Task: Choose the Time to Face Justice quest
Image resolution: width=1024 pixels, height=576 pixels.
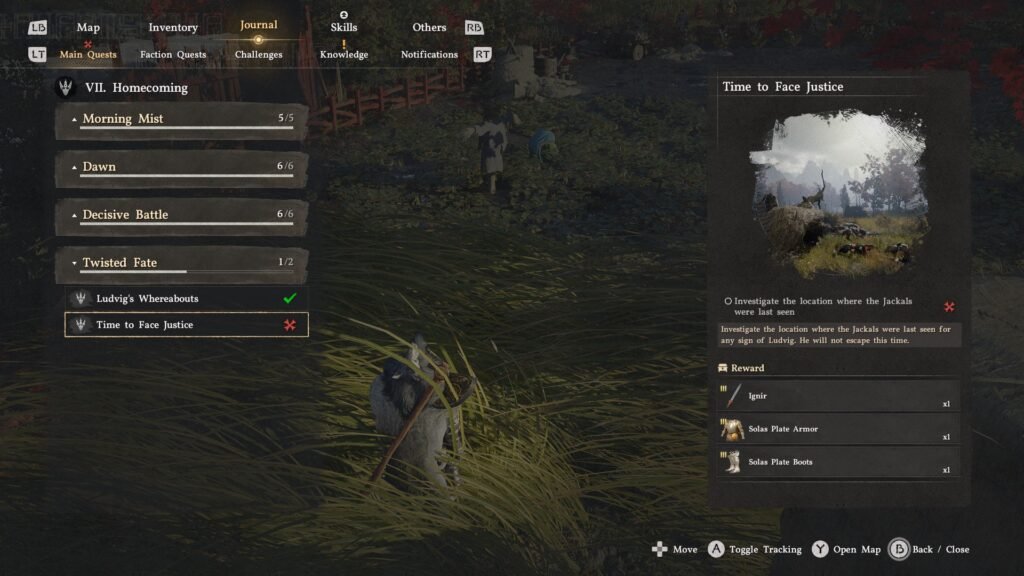Action: point(187,325)
